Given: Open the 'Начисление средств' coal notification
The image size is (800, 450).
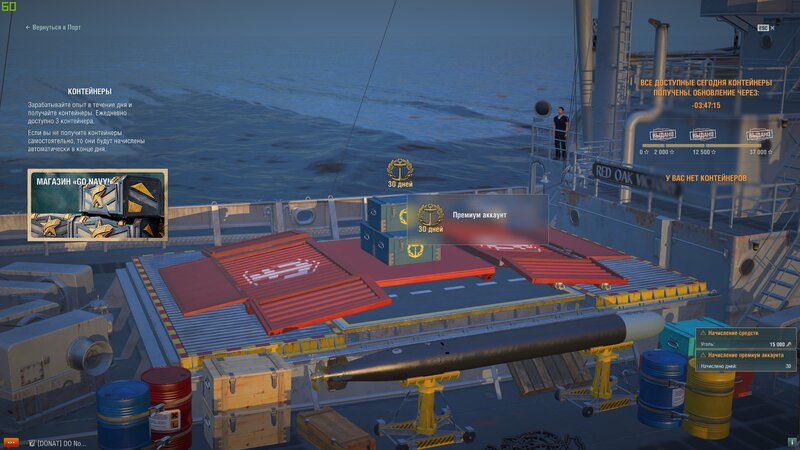Looking at the screenshot, I should click(744, 338).
